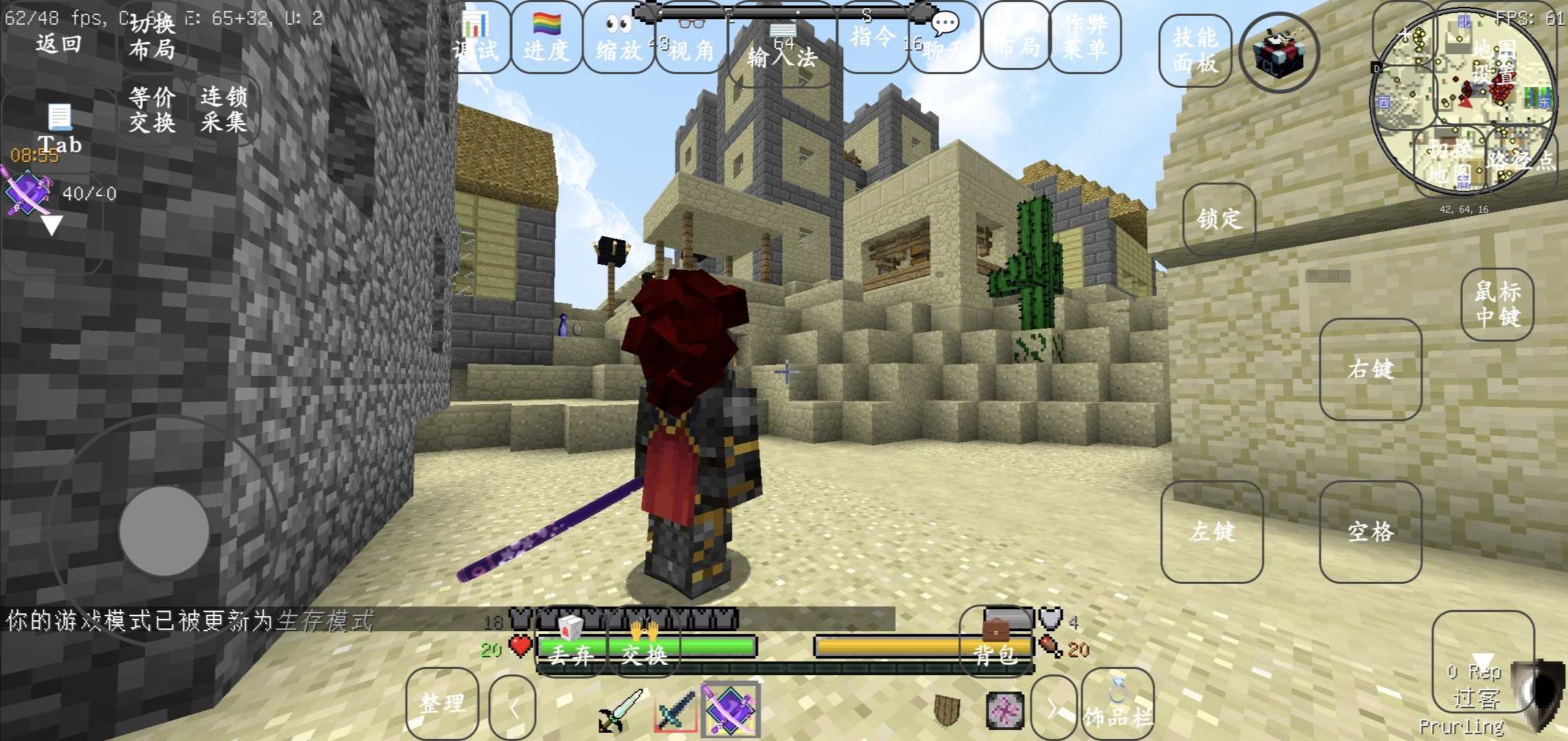Tap the 返回 back button
Screen dimensions: 1568x741
(x=58, y=44)
